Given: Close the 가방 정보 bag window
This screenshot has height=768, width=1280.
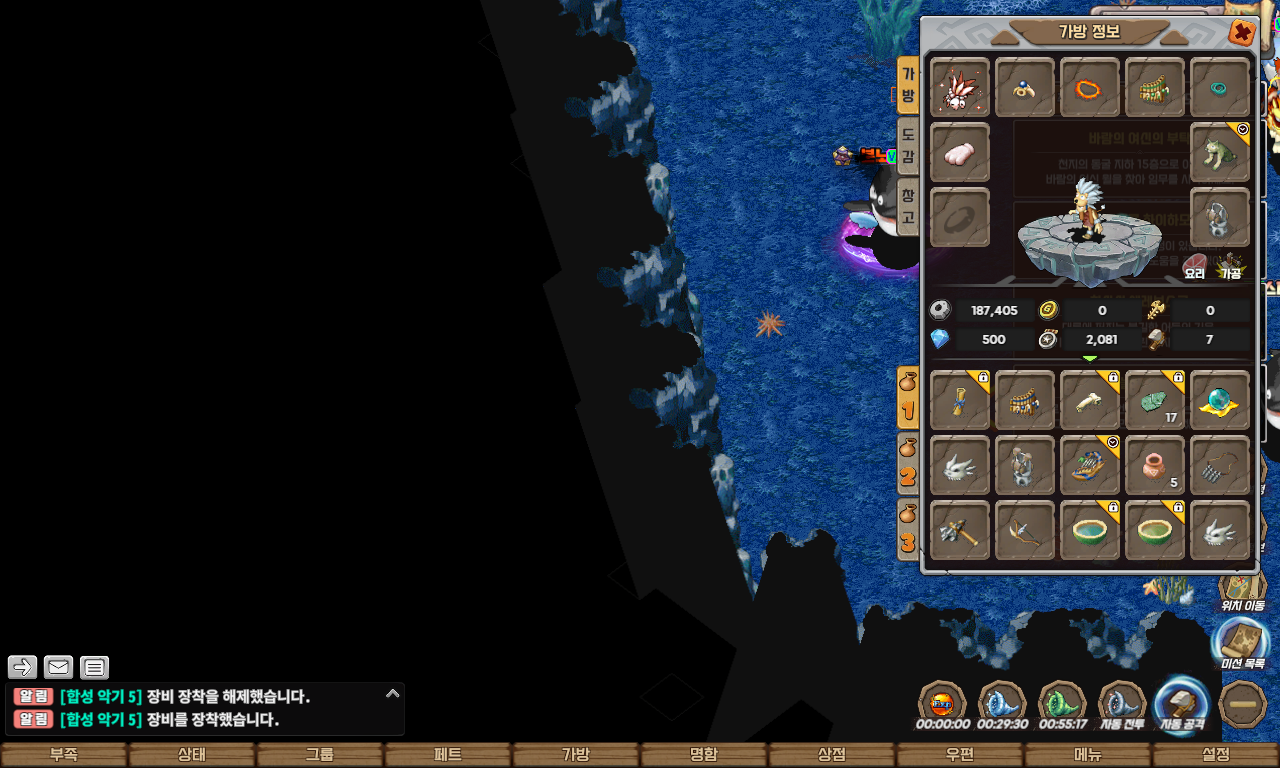Looking at the screenshot, I should [1241, 33].
